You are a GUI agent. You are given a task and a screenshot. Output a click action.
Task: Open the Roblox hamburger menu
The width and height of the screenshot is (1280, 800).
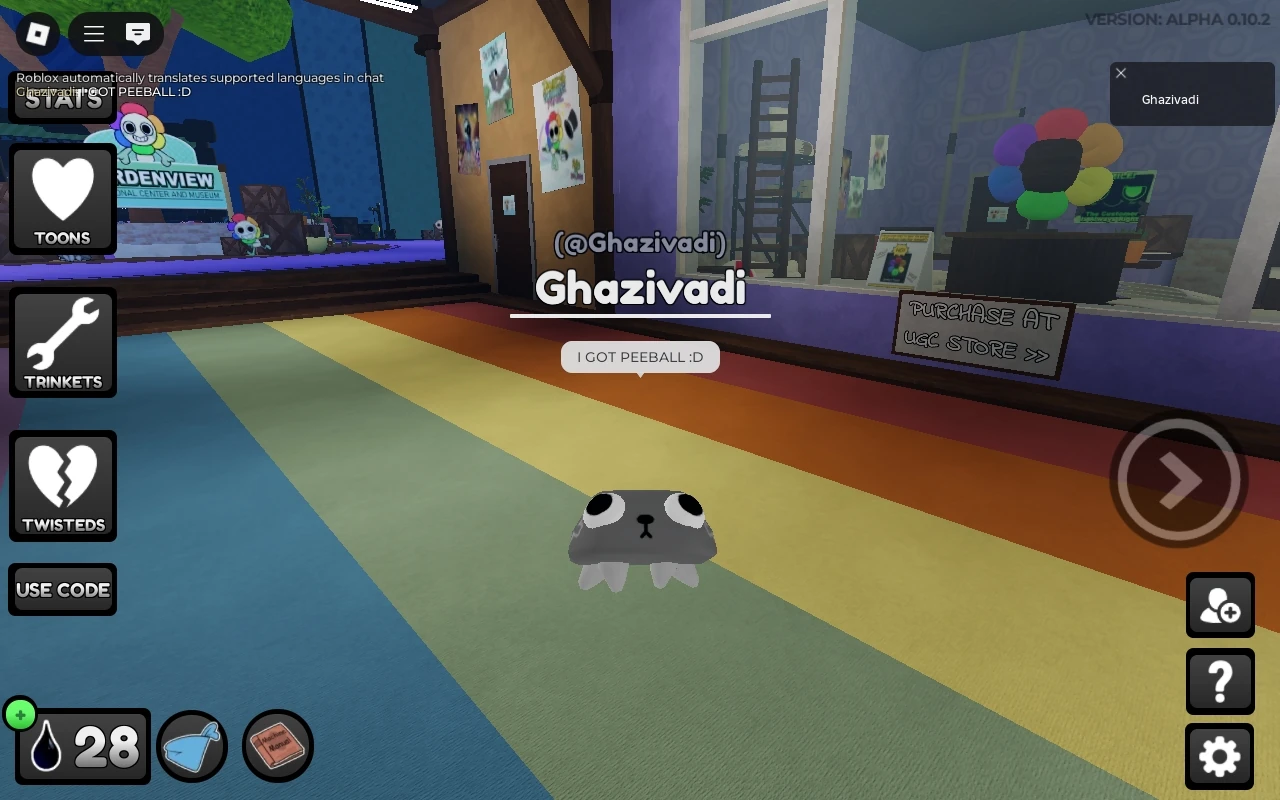point(93,33)
